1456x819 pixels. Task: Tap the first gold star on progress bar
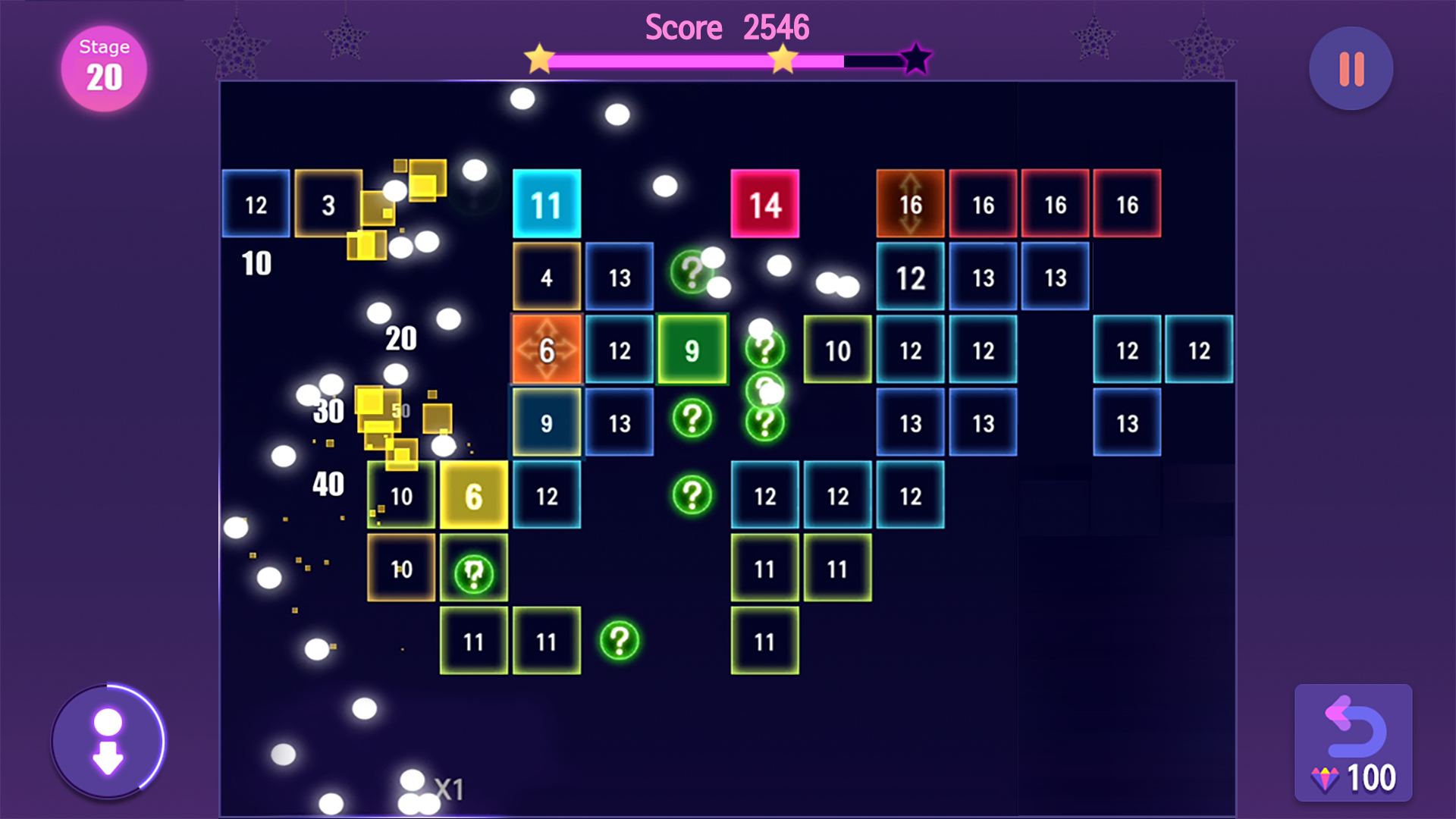(x=540, y=58)
